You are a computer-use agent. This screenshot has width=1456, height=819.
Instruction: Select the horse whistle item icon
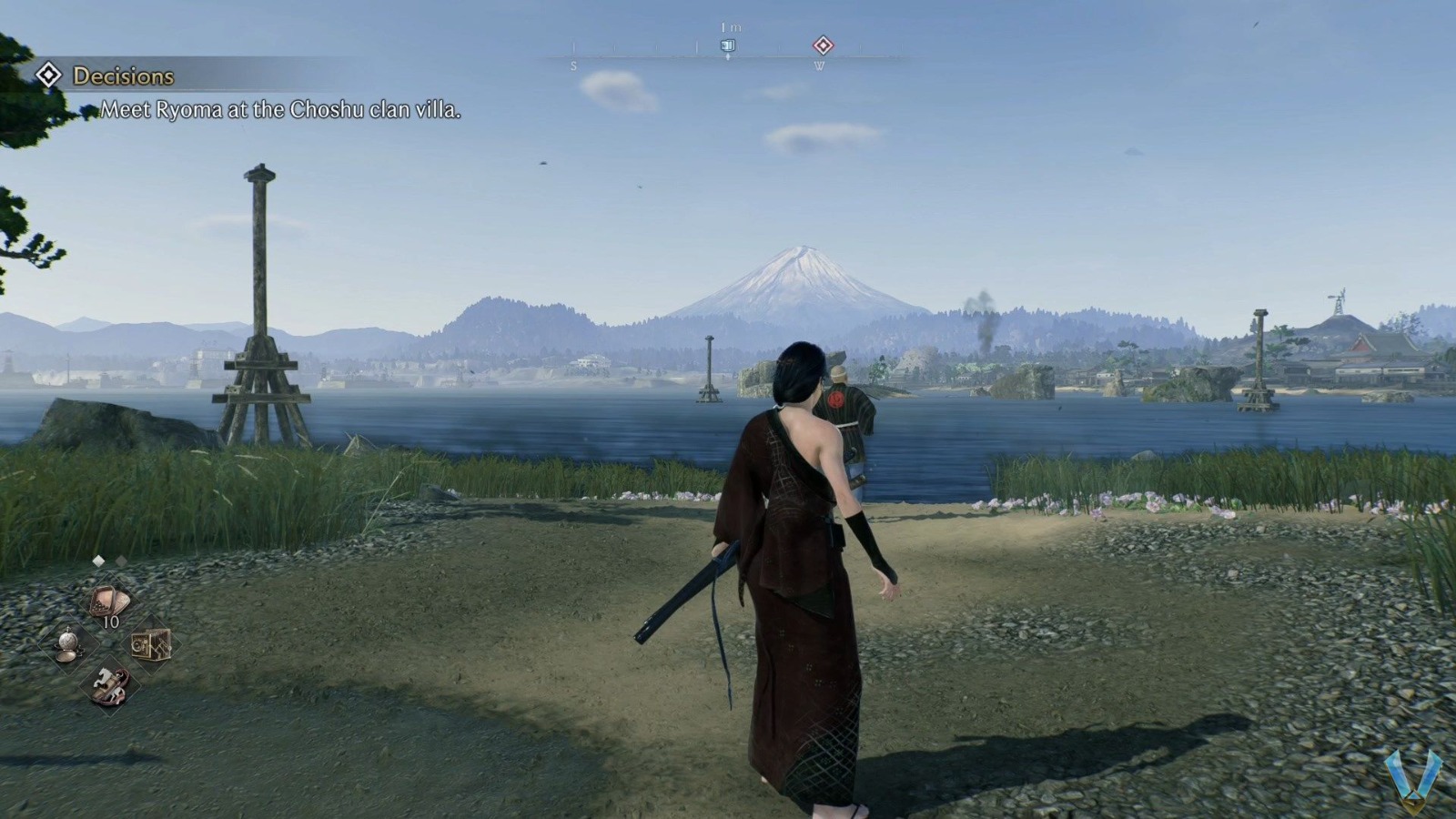[110, 684]
